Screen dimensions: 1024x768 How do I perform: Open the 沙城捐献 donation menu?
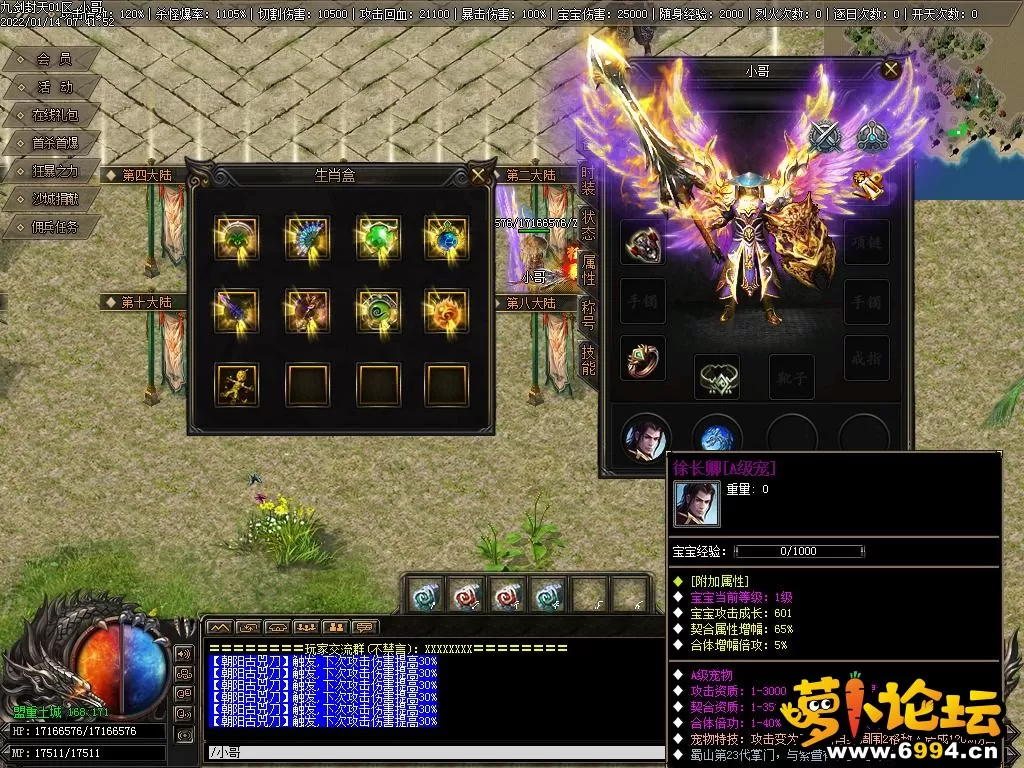54,199
